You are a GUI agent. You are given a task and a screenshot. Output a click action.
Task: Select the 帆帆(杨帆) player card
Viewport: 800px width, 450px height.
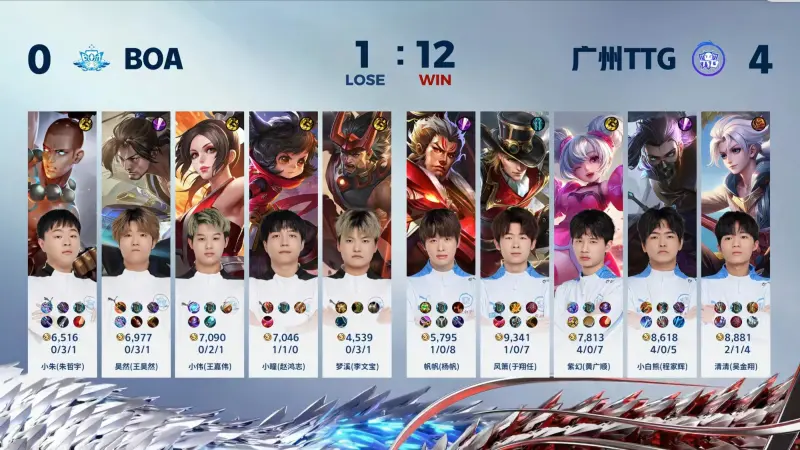coord(440,240)
